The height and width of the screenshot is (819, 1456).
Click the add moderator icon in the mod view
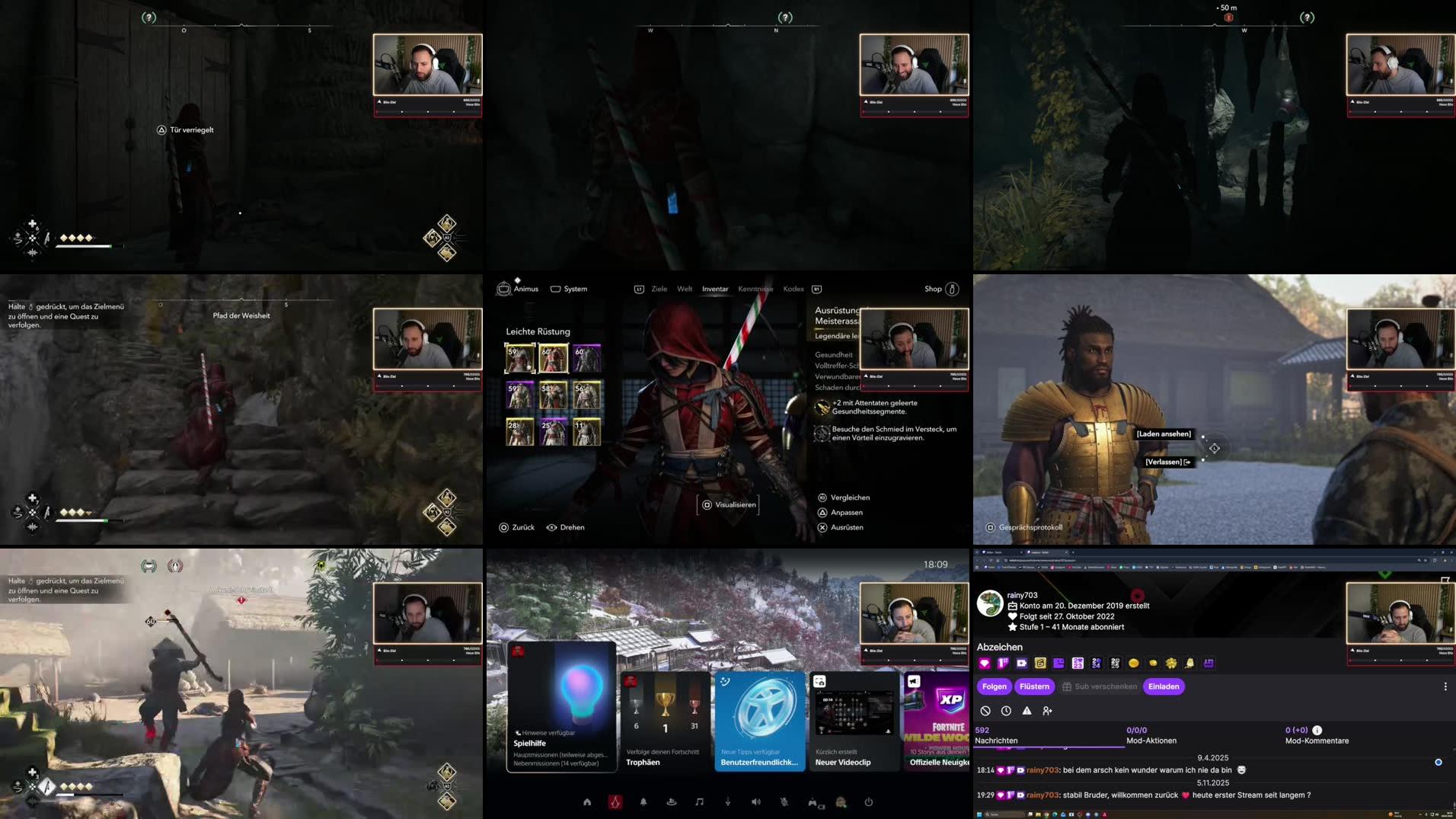(1047, 710)
